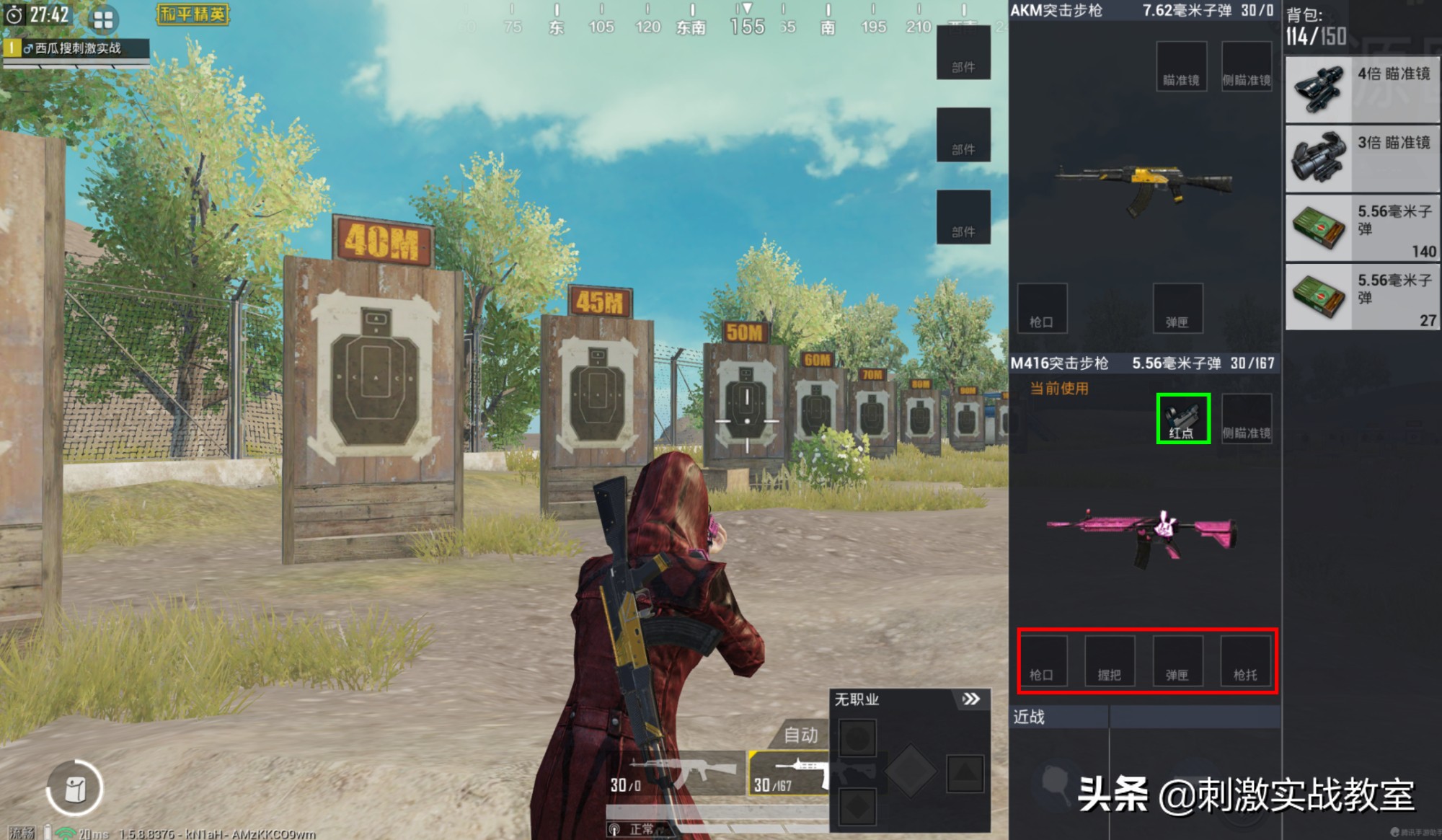Click the empty 握把 grip slot on M416

tap(1111, 661)
